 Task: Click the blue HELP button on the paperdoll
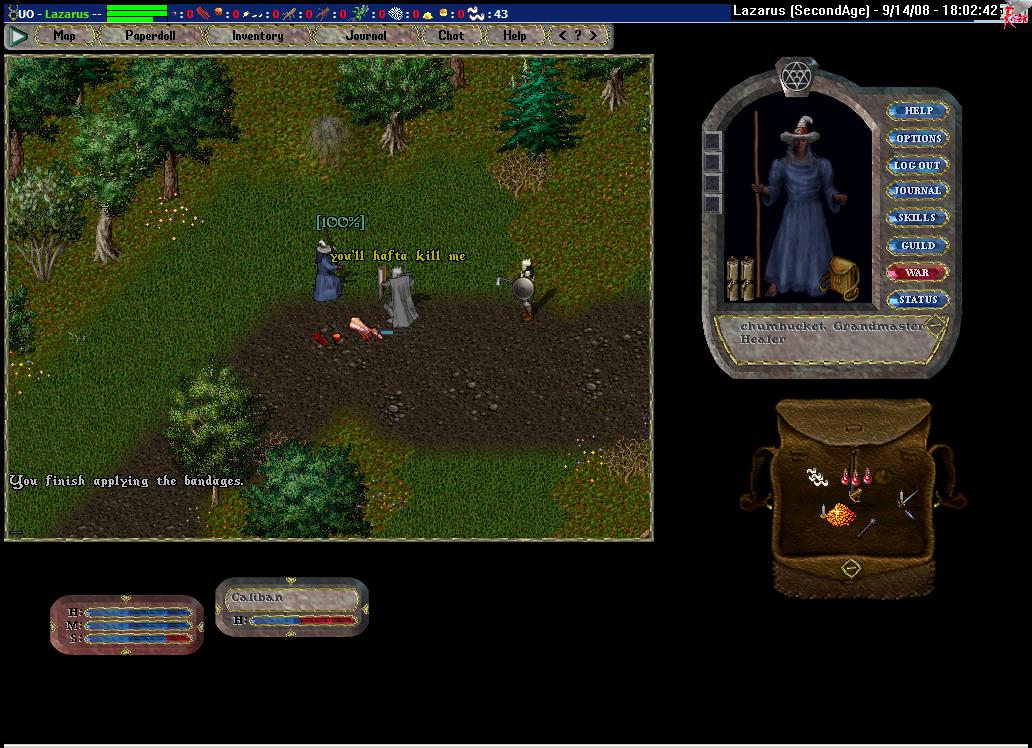click(918, 111)
